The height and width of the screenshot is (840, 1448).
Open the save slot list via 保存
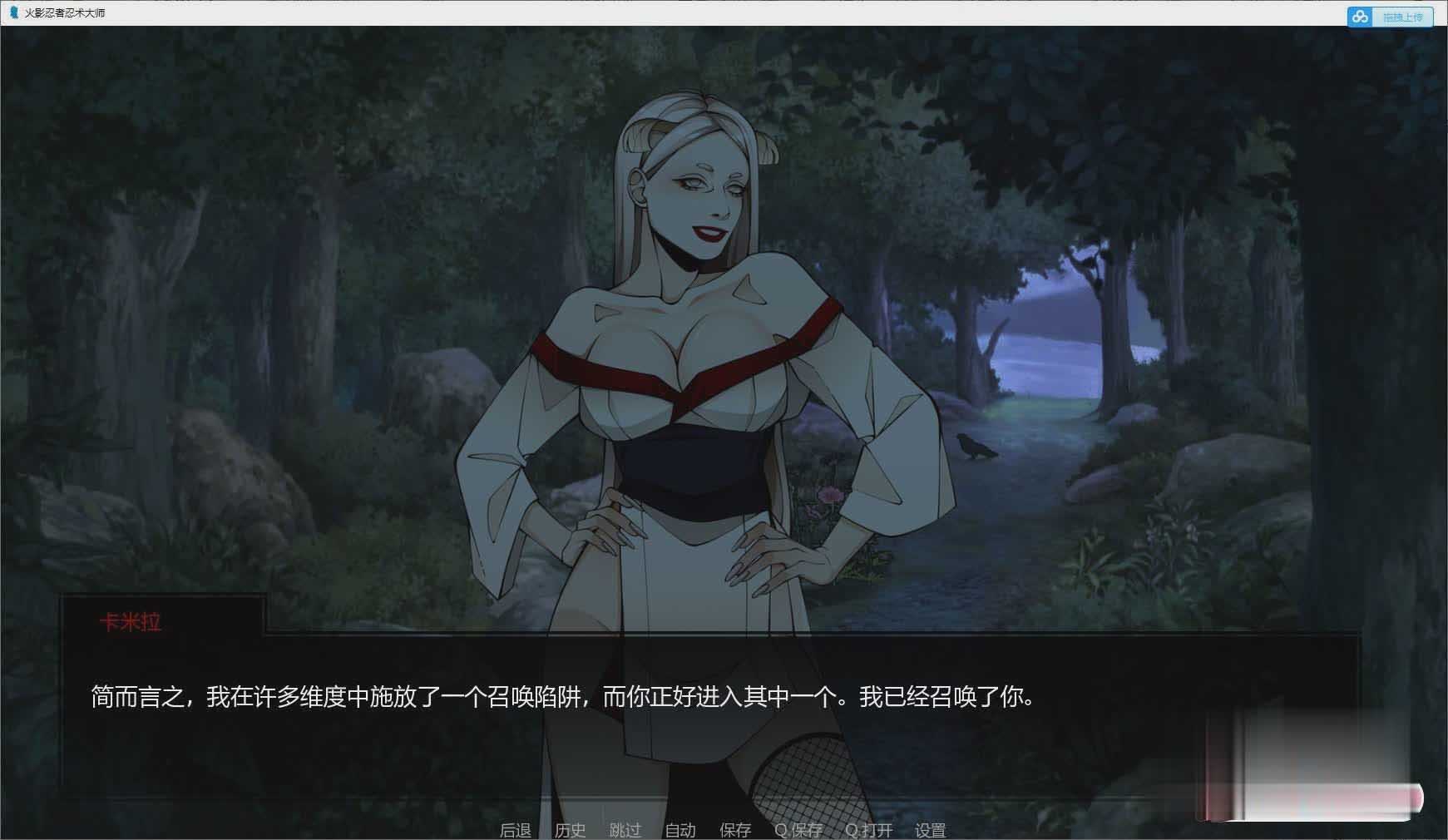point(734,829)
